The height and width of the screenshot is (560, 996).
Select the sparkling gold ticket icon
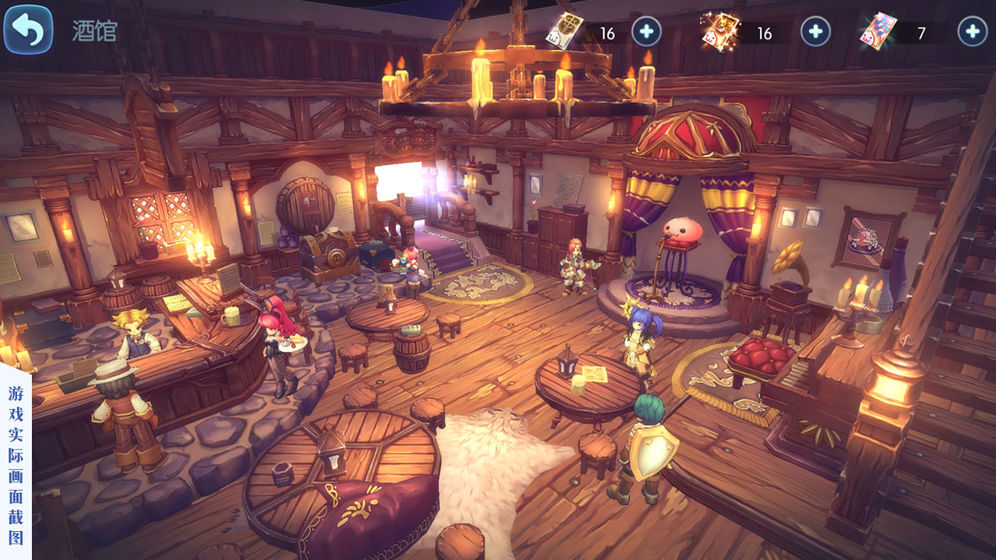(x=720, y=31)
